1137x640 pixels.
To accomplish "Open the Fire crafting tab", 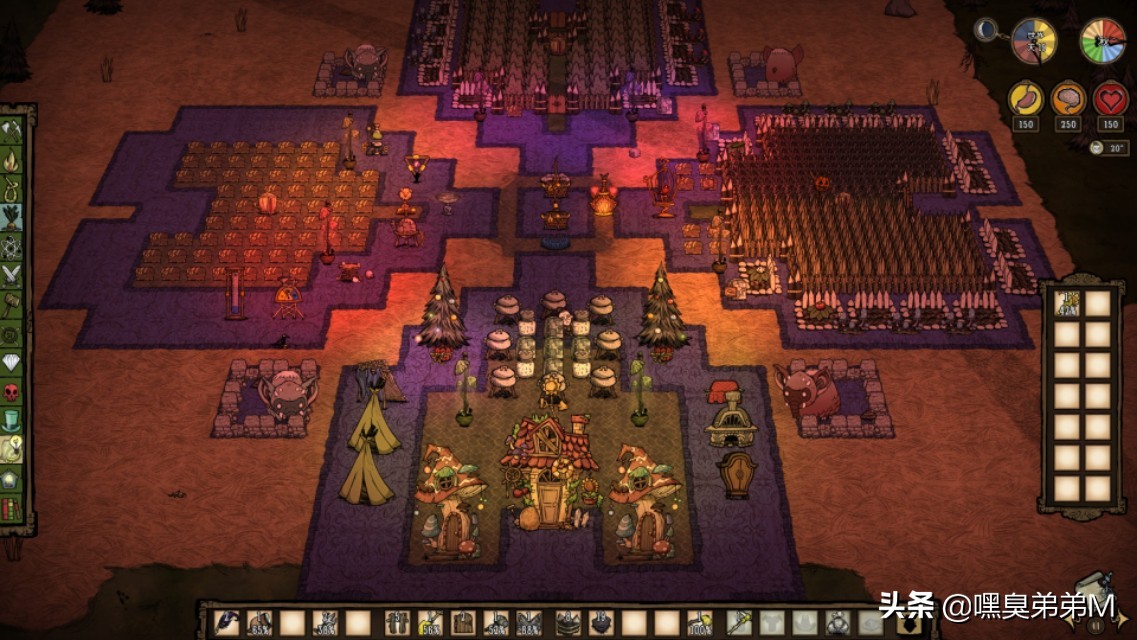I will [x=13, y=159].
